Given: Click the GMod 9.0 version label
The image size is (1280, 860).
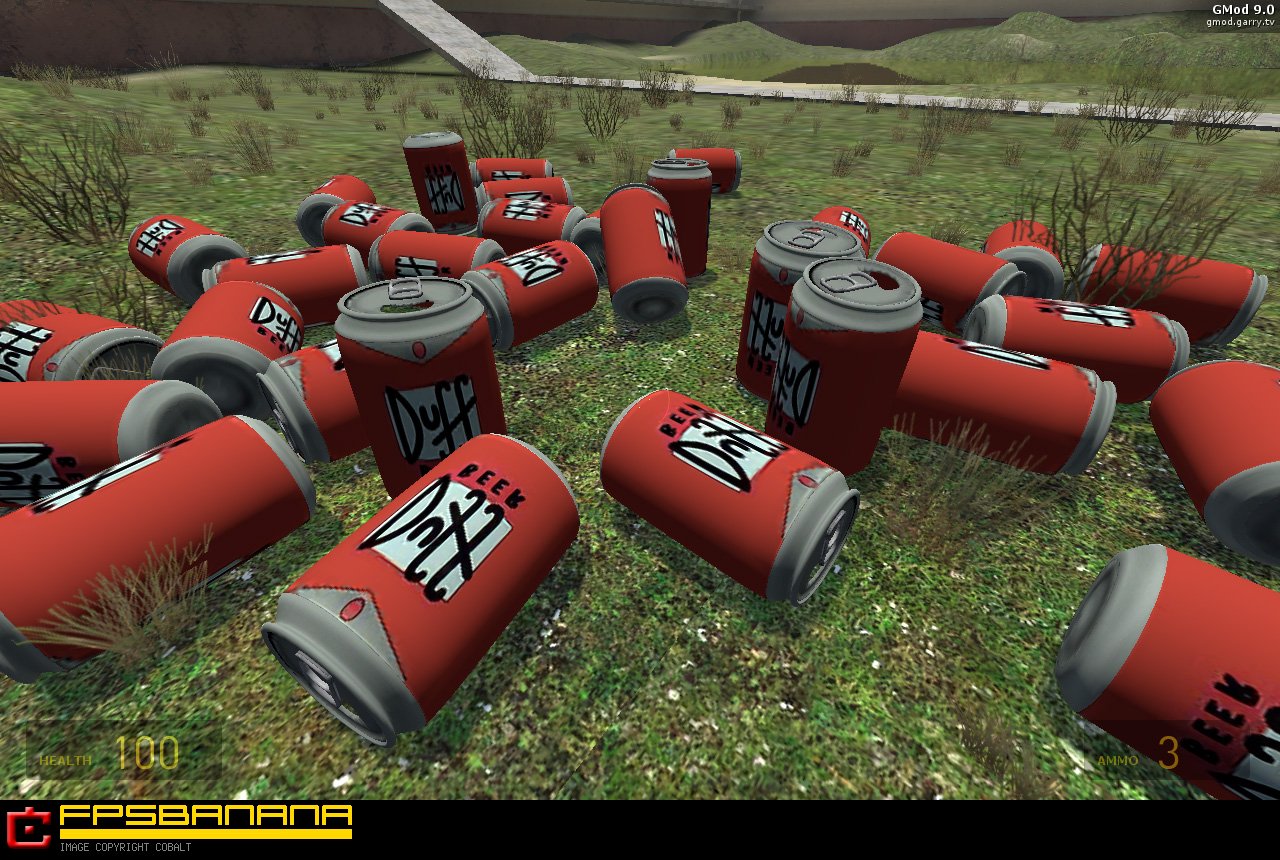Looking at the screenshot, I should click(1234, 7).
